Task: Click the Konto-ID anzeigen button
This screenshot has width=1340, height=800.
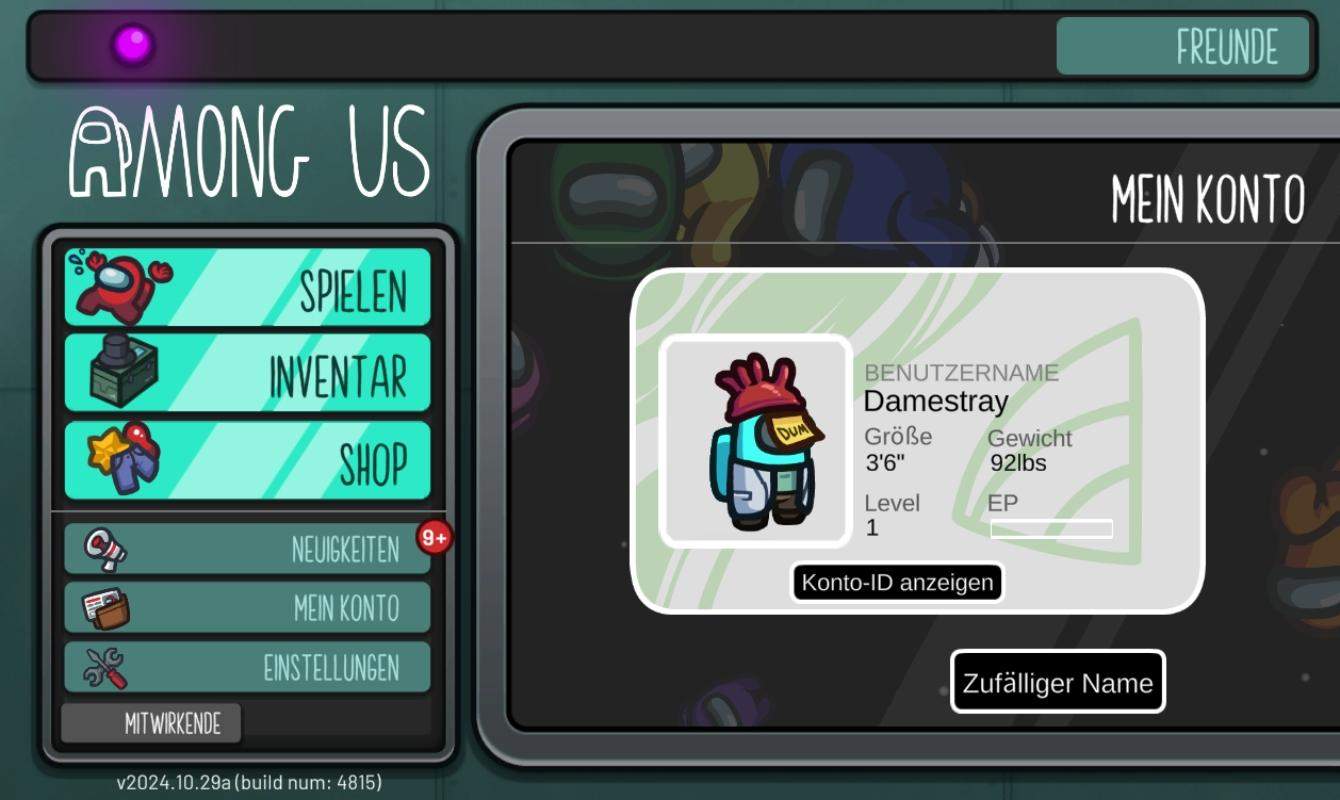Action: click(x=898, y=583)
